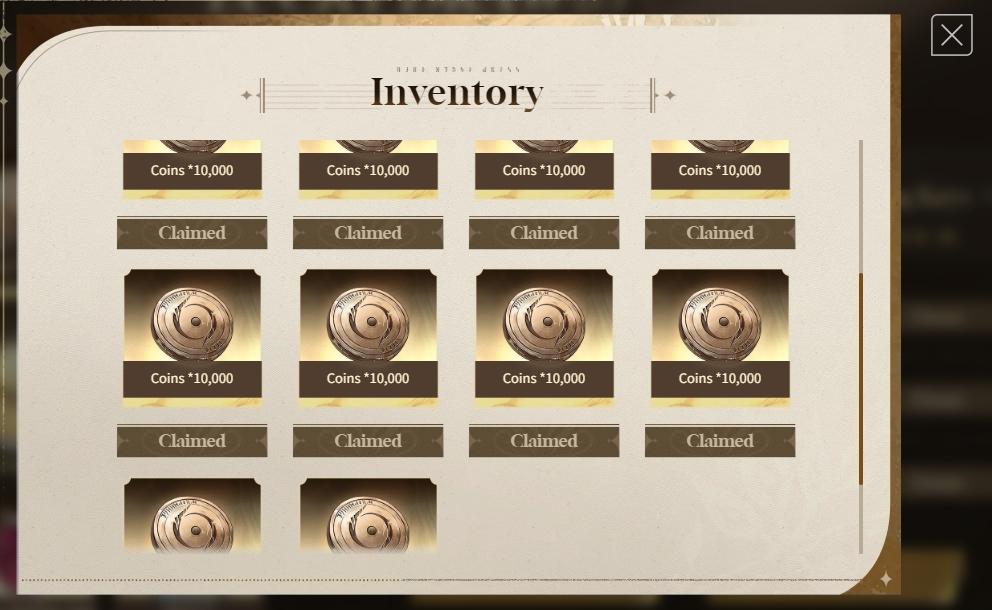Close the Inventory window
Image resolution: width=992 pixels, height=610 pixels.
[951, 36]
